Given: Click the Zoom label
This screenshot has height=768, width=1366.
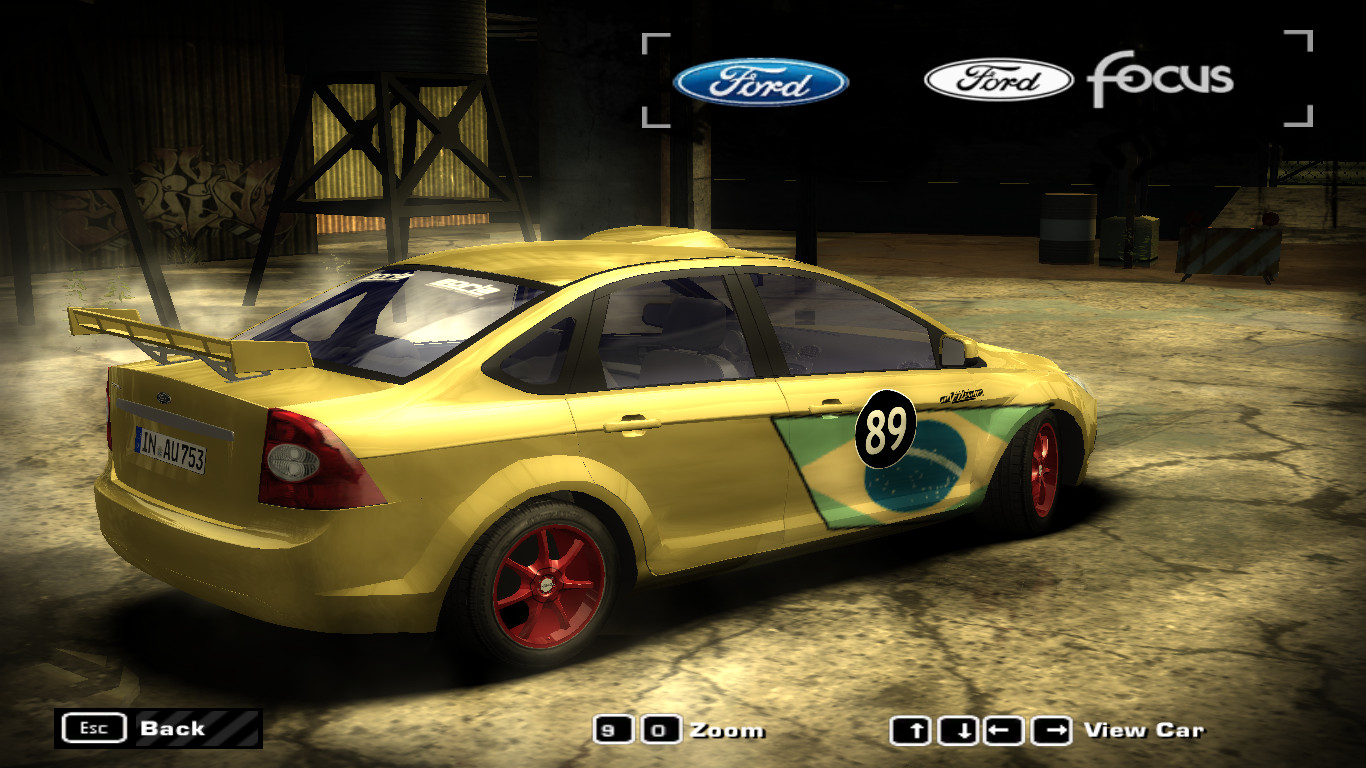Looking at the screenshot, I should click(x=727, y=730).
